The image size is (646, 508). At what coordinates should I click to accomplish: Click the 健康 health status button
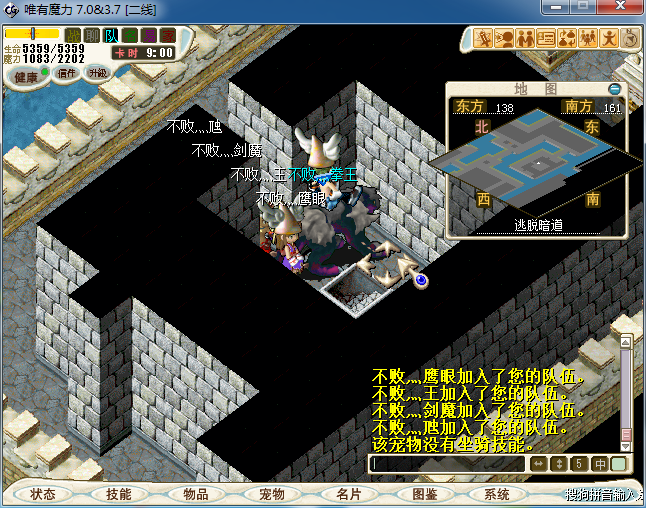pyautogui.click(x=26, y=77)
